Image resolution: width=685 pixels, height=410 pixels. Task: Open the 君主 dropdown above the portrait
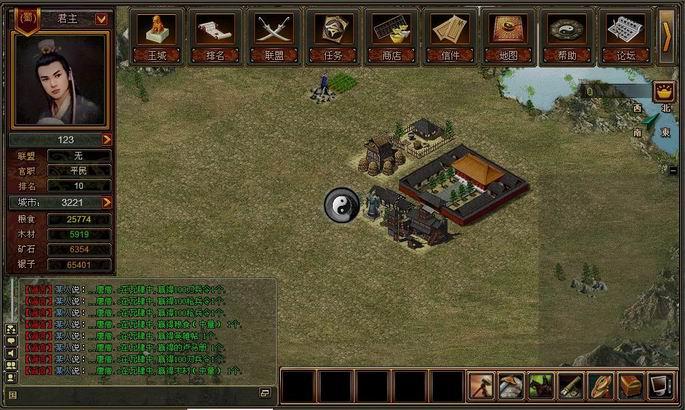click(101, 18)
